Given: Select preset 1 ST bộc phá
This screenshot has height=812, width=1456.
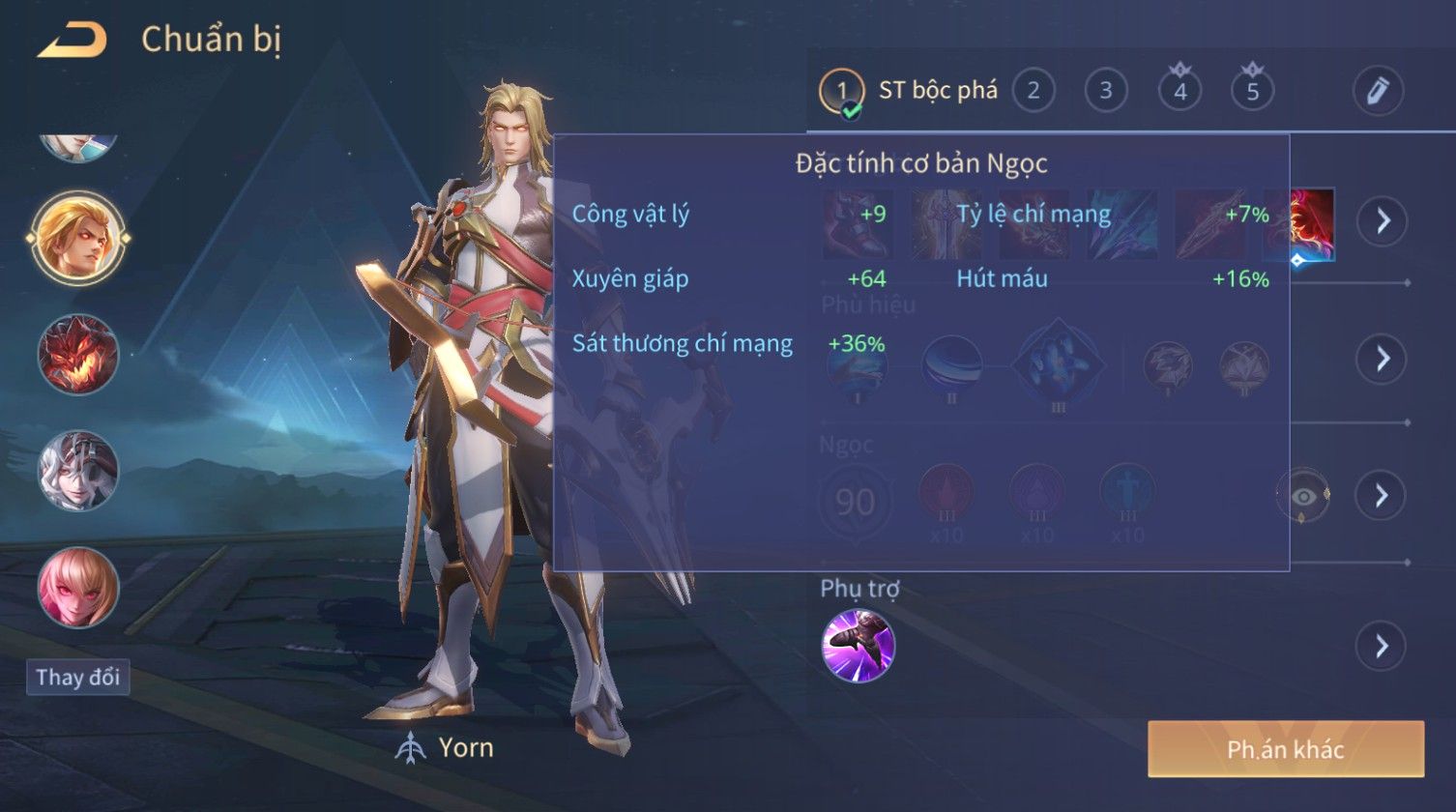Looking at the screenshot, I should coord(841,92).
